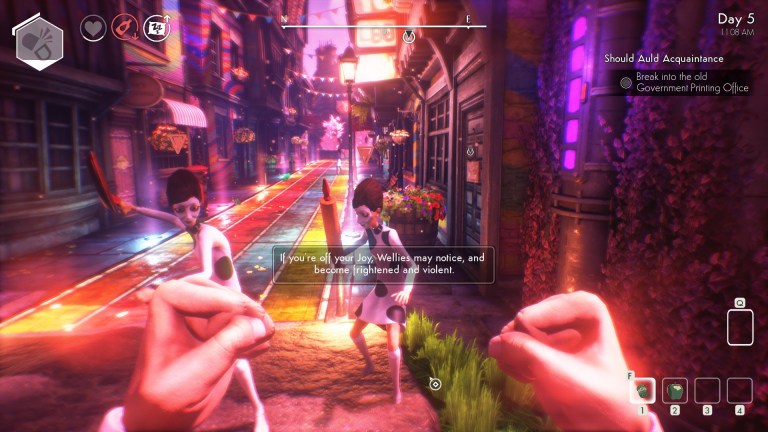Select the green item in quick slot 2
The width and height of the screenshot is (768, 432).
pyautogui.click(x=675, y=390)
